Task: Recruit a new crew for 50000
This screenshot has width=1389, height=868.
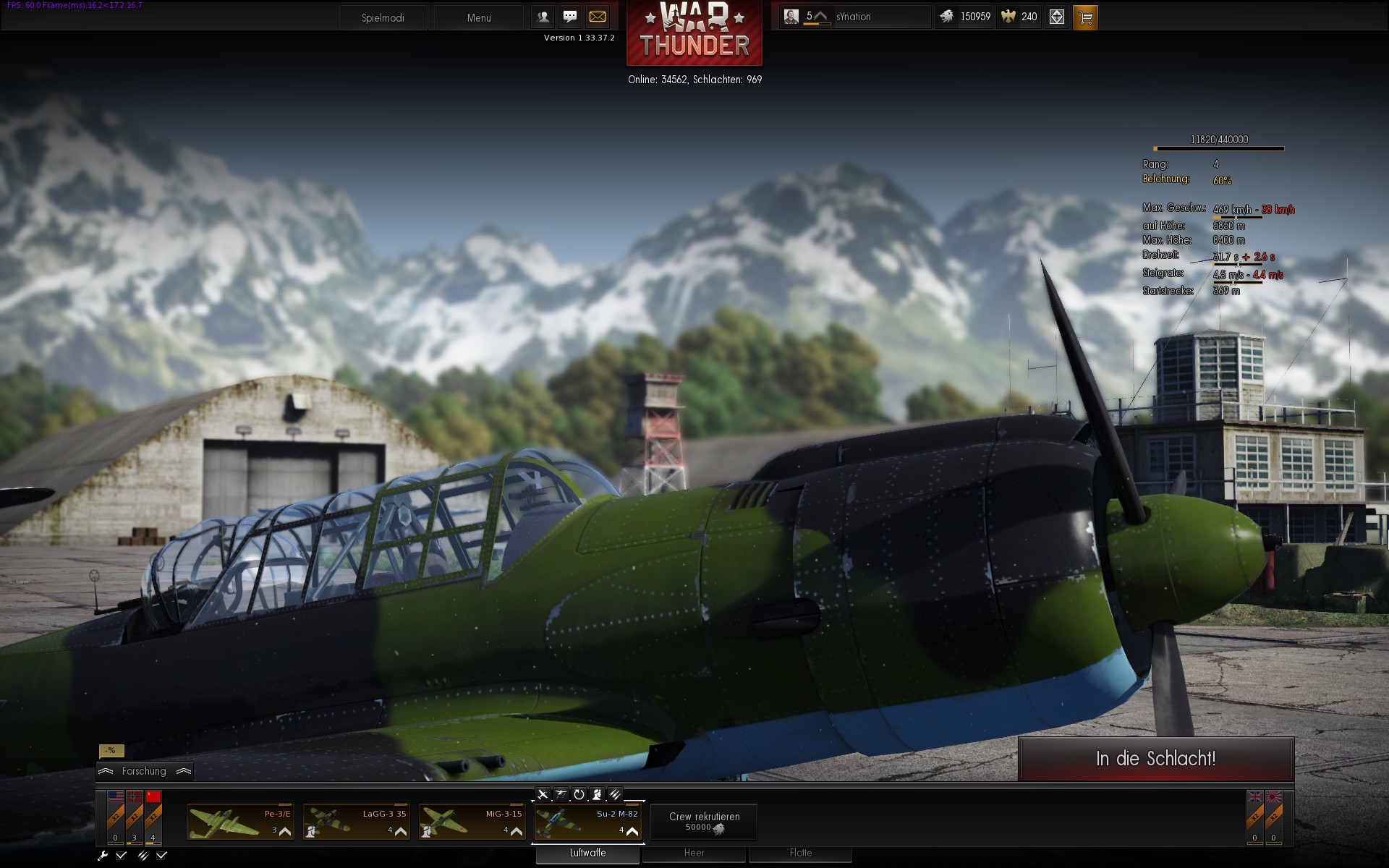Action: pos(704,822)
